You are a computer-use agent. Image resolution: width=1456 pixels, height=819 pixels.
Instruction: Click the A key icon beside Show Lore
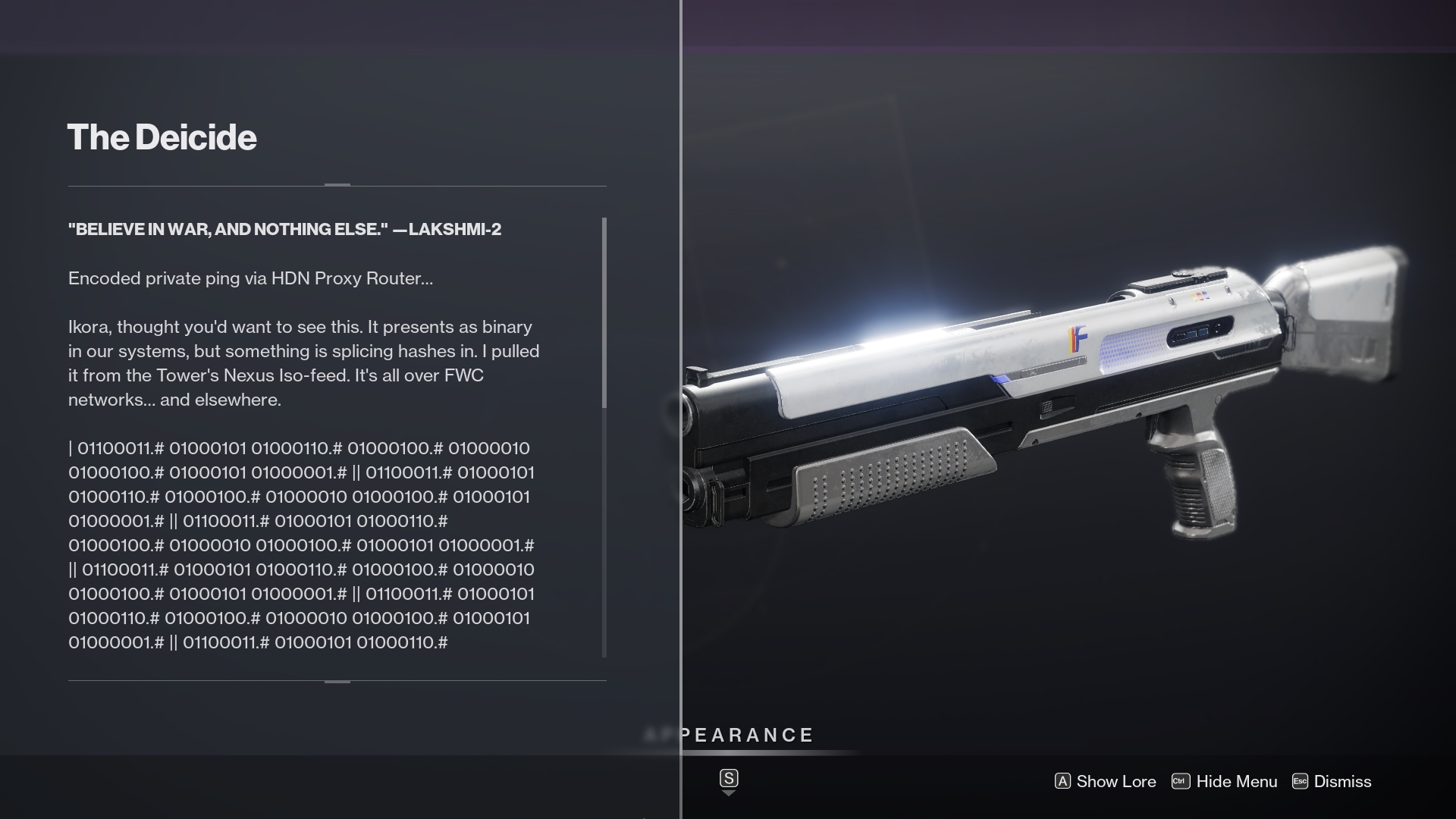click(1064, 781)
